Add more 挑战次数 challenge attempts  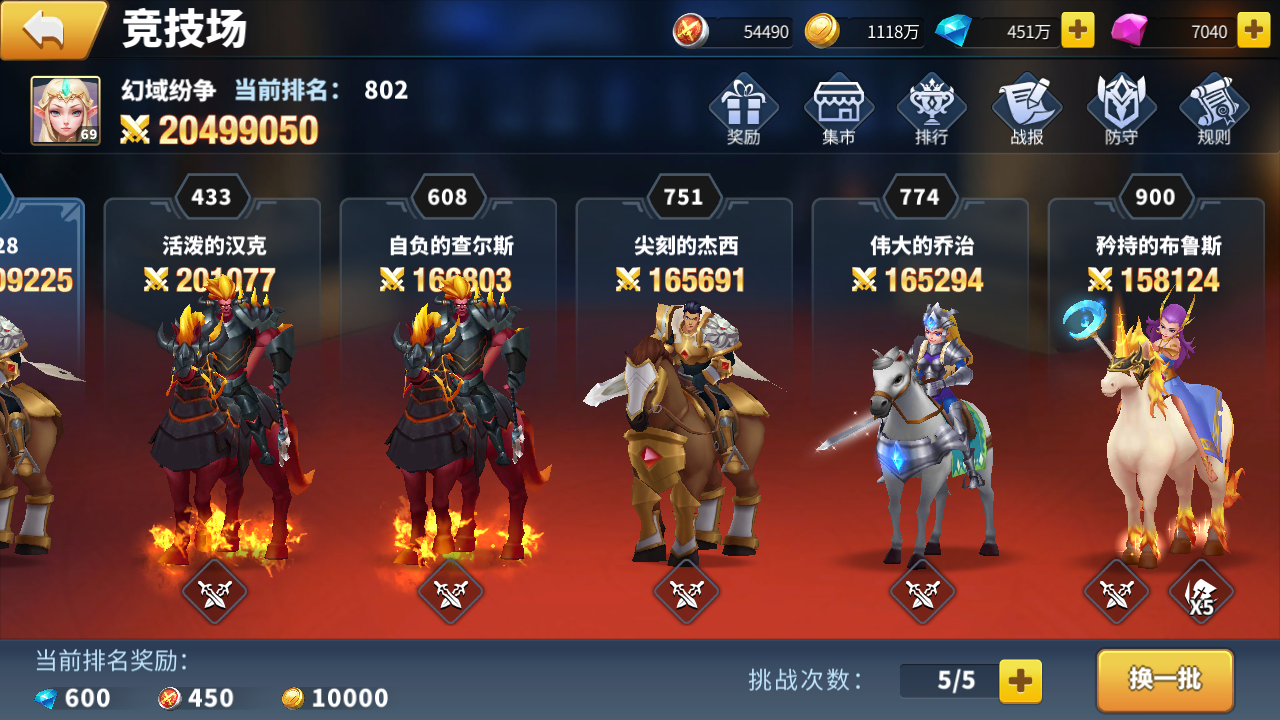1019,681
